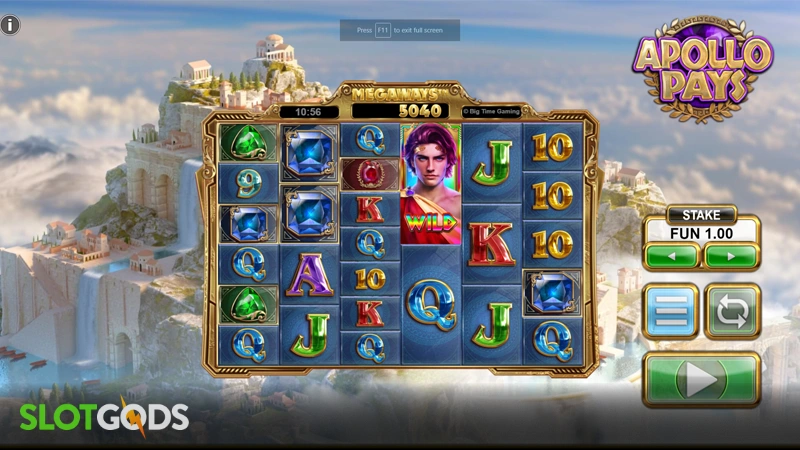Open the info icon in the corner

(11, 26)
